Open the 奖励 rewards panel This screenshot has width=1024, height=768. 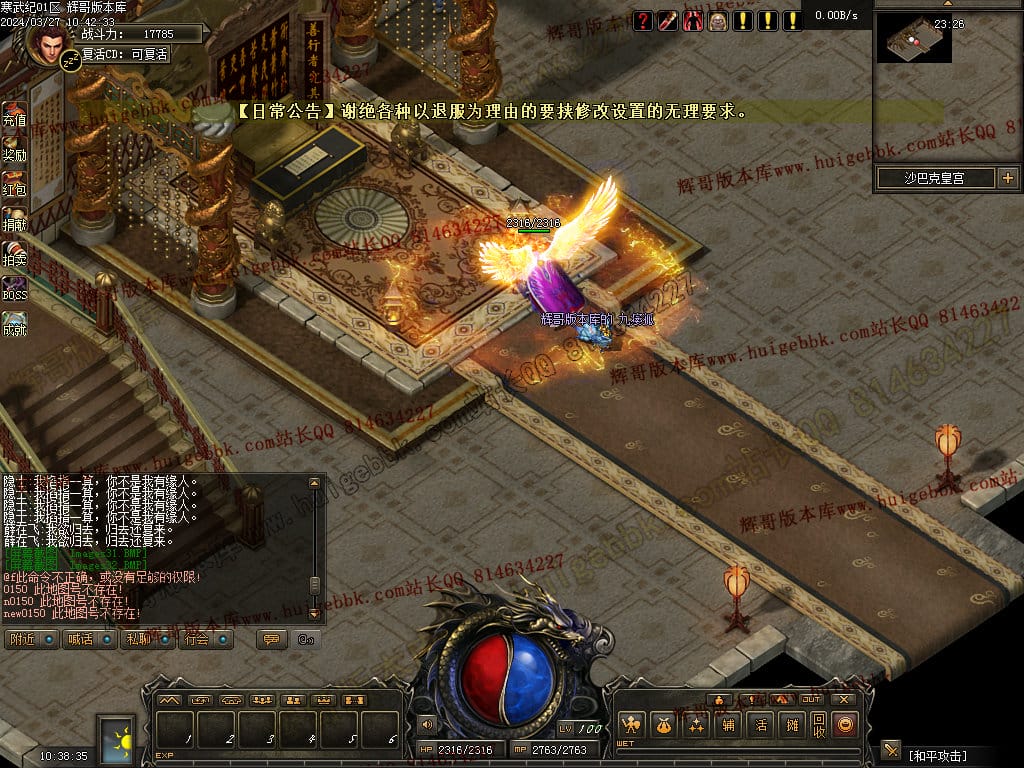tap(14, 148)
